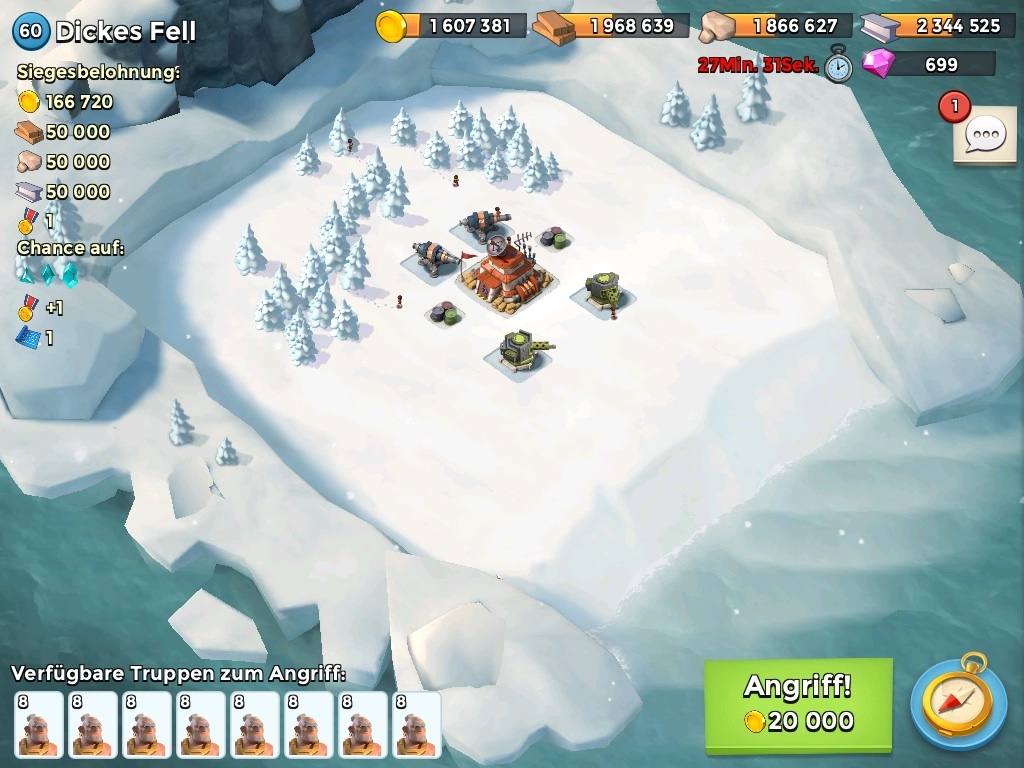Start the attack with the green Angriff! button

point(798,704)
